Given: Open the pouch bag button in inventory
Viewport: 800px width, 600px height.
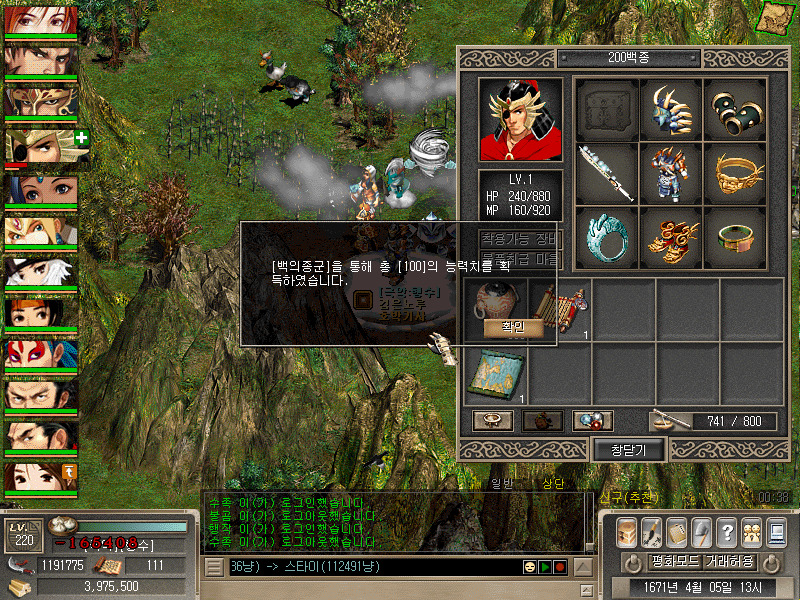Looking at the screenshot, I should pyautogui.click(x=542, y=421).
